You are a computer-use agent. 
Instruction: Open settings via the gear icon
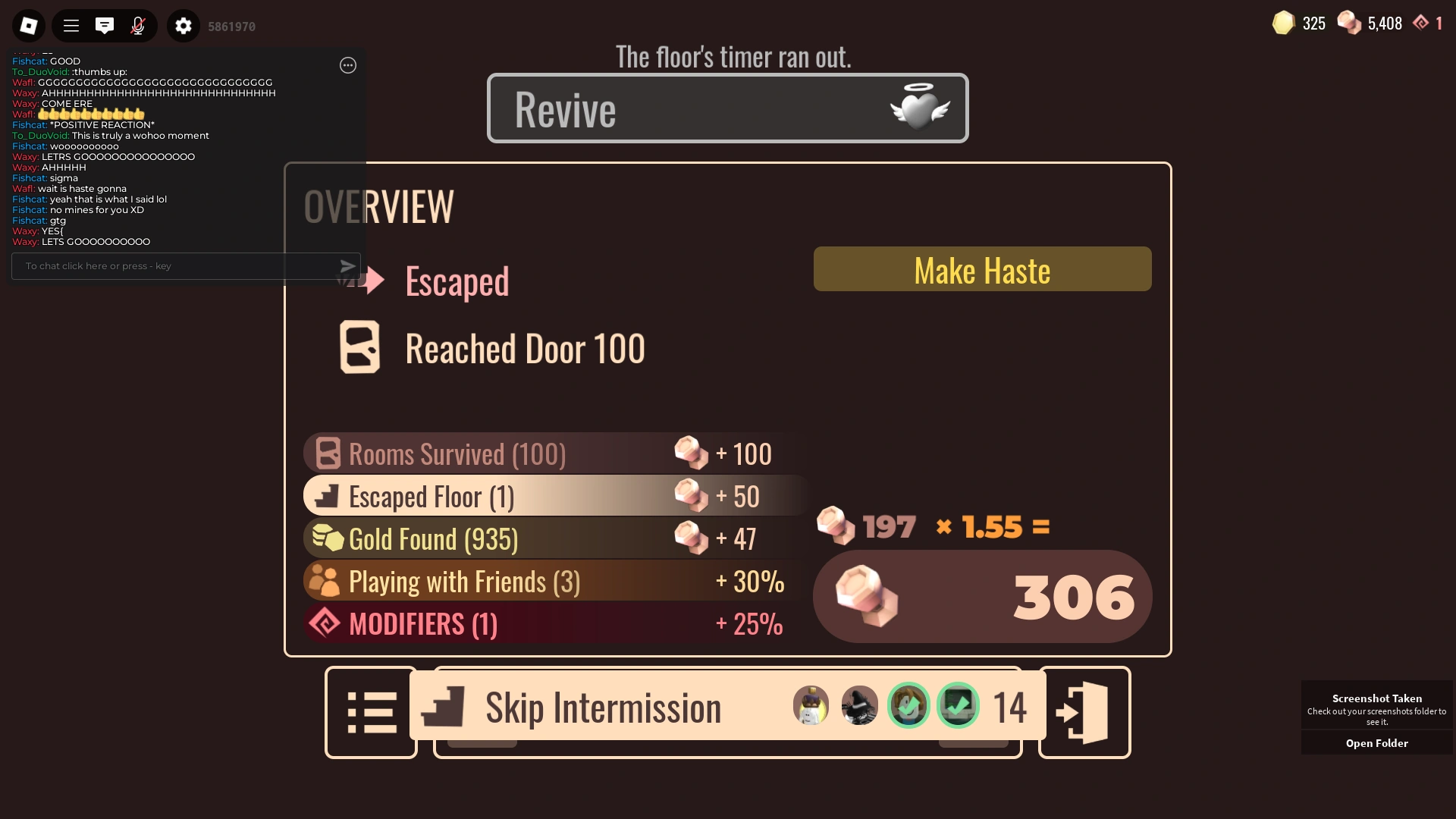pos(183,25)
